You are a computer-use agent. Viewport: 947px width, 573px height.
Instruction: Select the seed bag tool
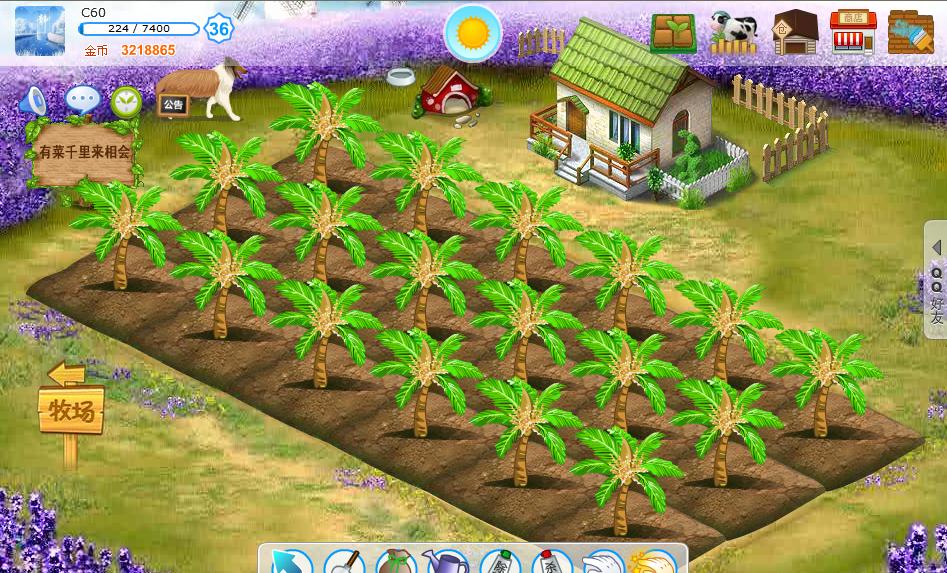click(395, 562)
